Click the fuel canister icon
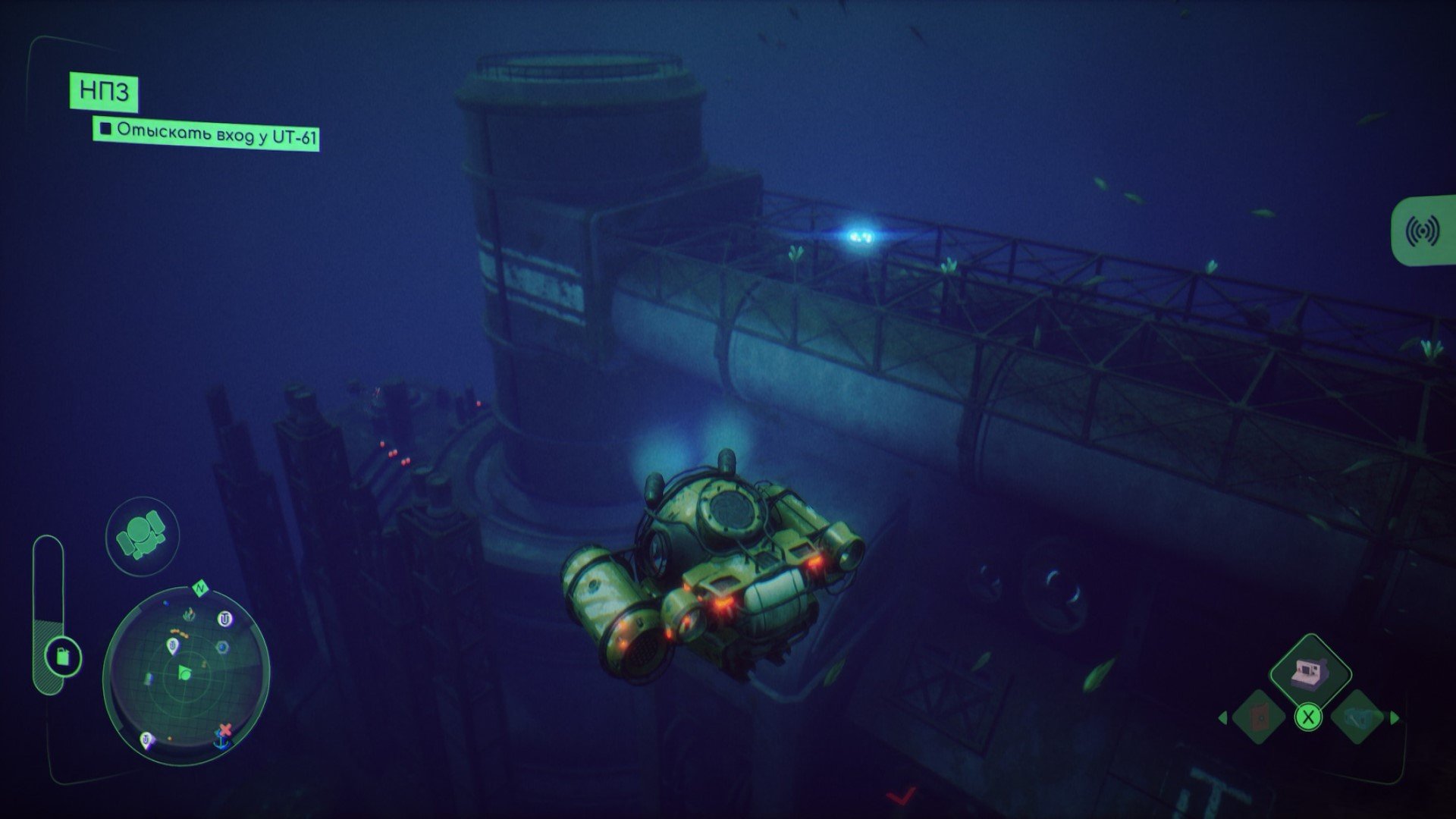The width and height of the screenshot is (1456, 819). (61, 656)
